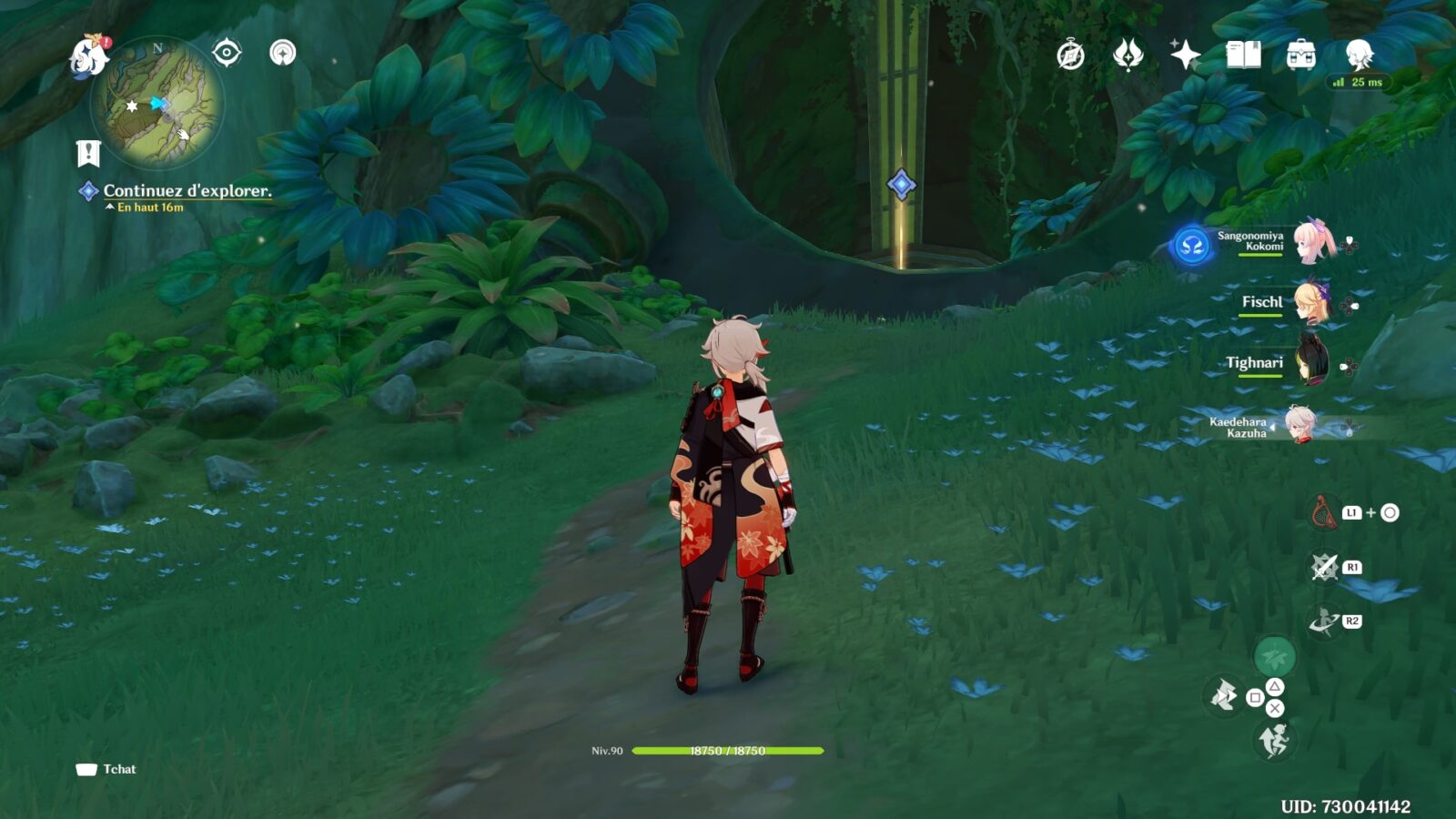Activate the green maple leaf elemental skill
The height and width of the screenshot is (819, 1456).
pos(1274,655)
